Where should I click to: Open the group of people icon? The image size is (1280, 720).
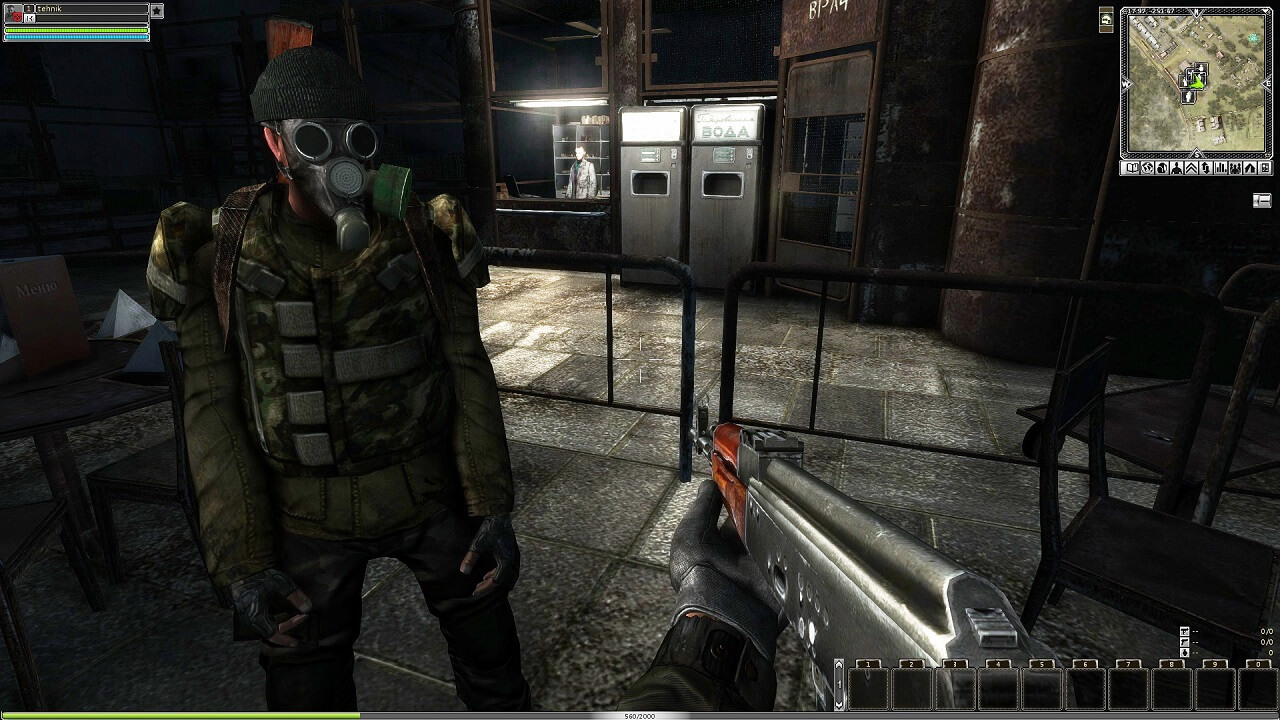pyautogui.click(x=1235, y=168)
